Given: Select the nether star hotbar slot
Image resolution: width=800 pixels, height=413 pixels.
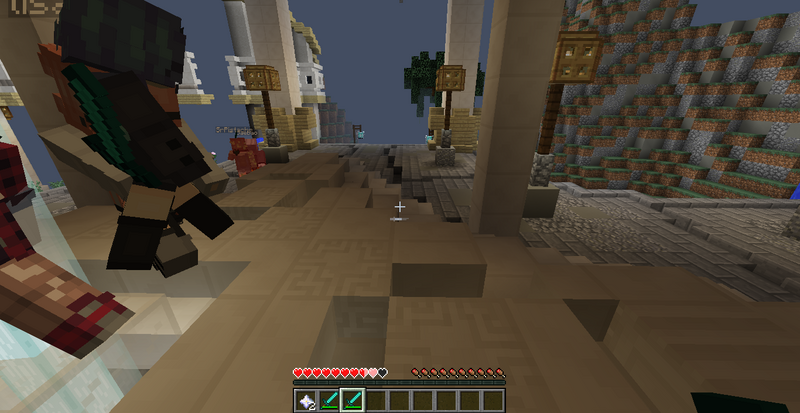Looking at the screenshot, I should (x=305, y=401).
